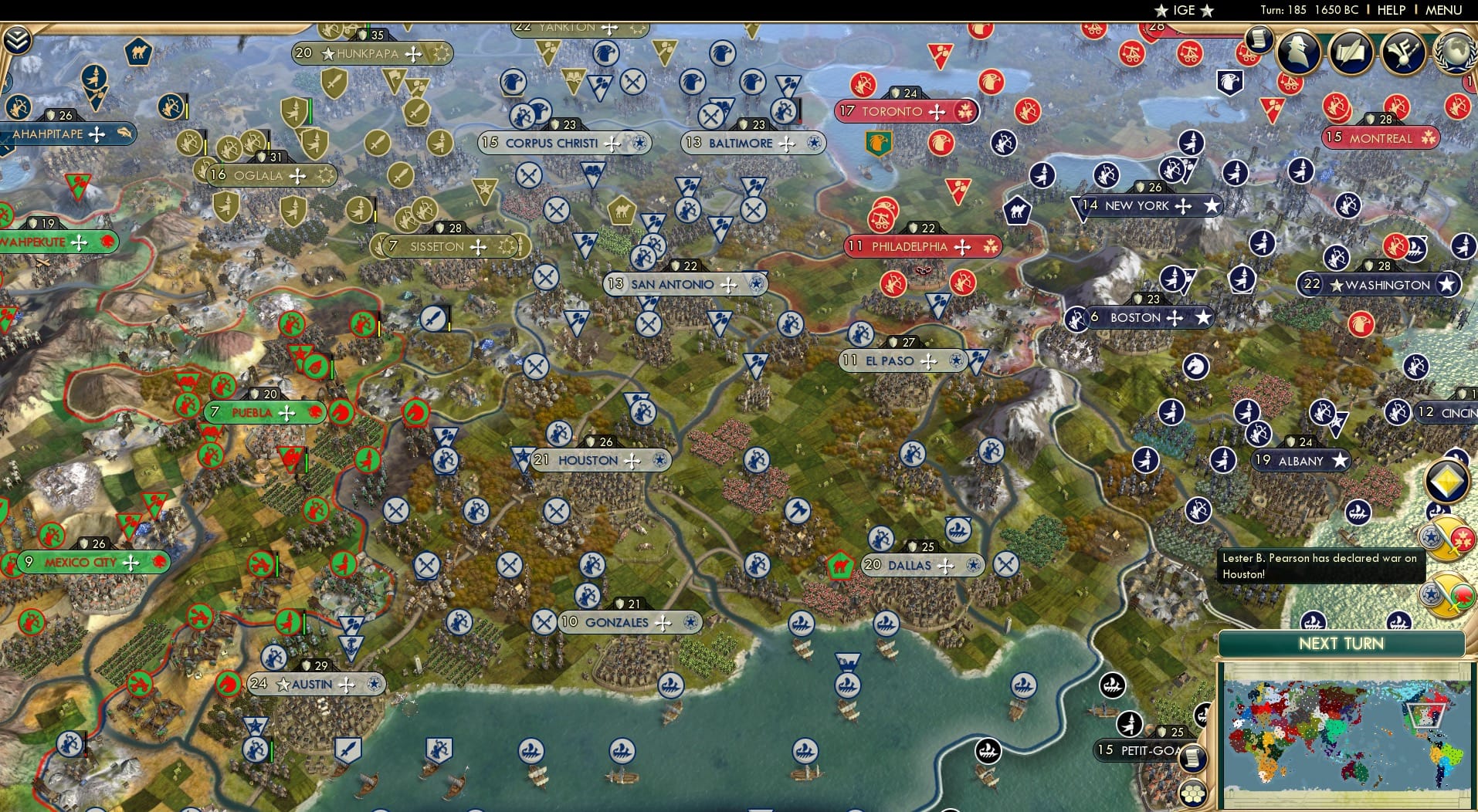The height and width of the screenshot is (812, 1478).
Task: Select the red caravan unit icon near Toronto
Action: pyautogui.click(x=881, y=222)
